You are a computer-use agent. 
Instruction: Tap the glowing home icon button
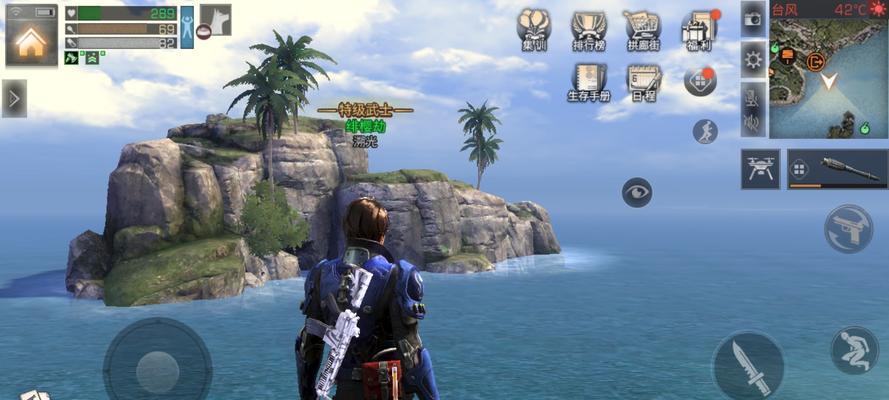coord(30,39)
